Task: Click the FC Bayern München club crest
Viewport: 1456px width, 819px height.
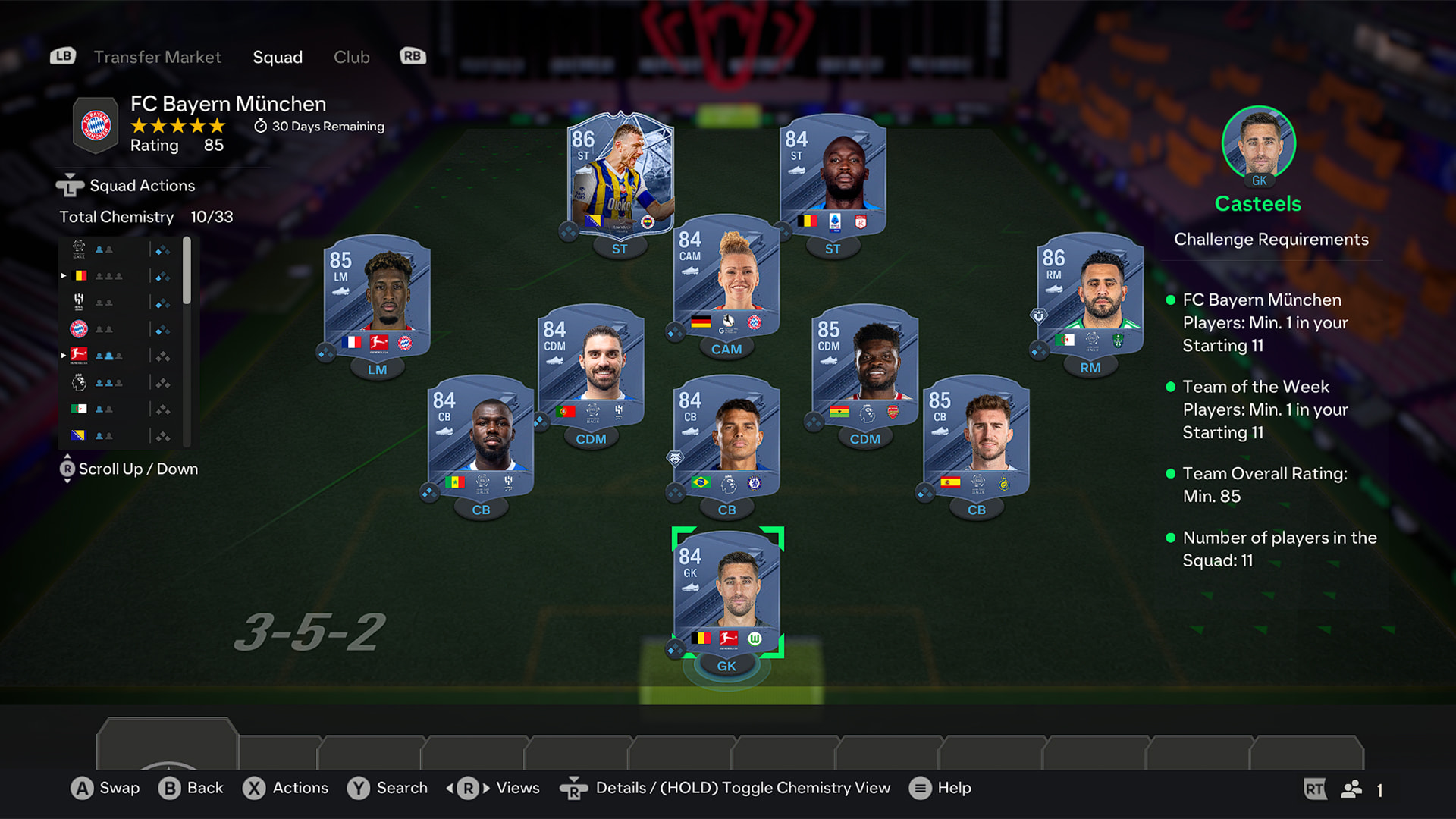Action: tap(95, 125)
